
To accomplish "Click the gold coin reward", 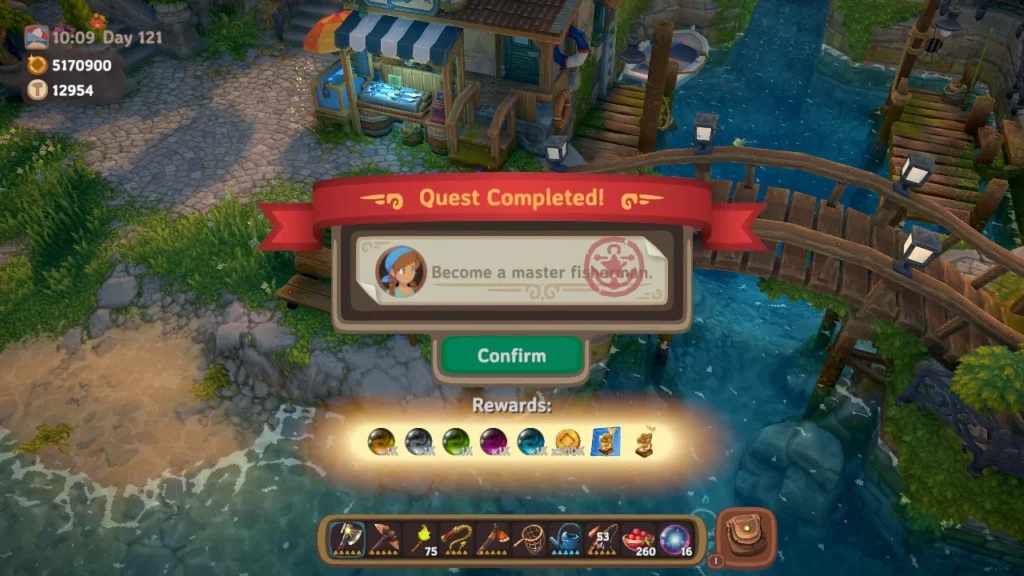I will 567,441.
